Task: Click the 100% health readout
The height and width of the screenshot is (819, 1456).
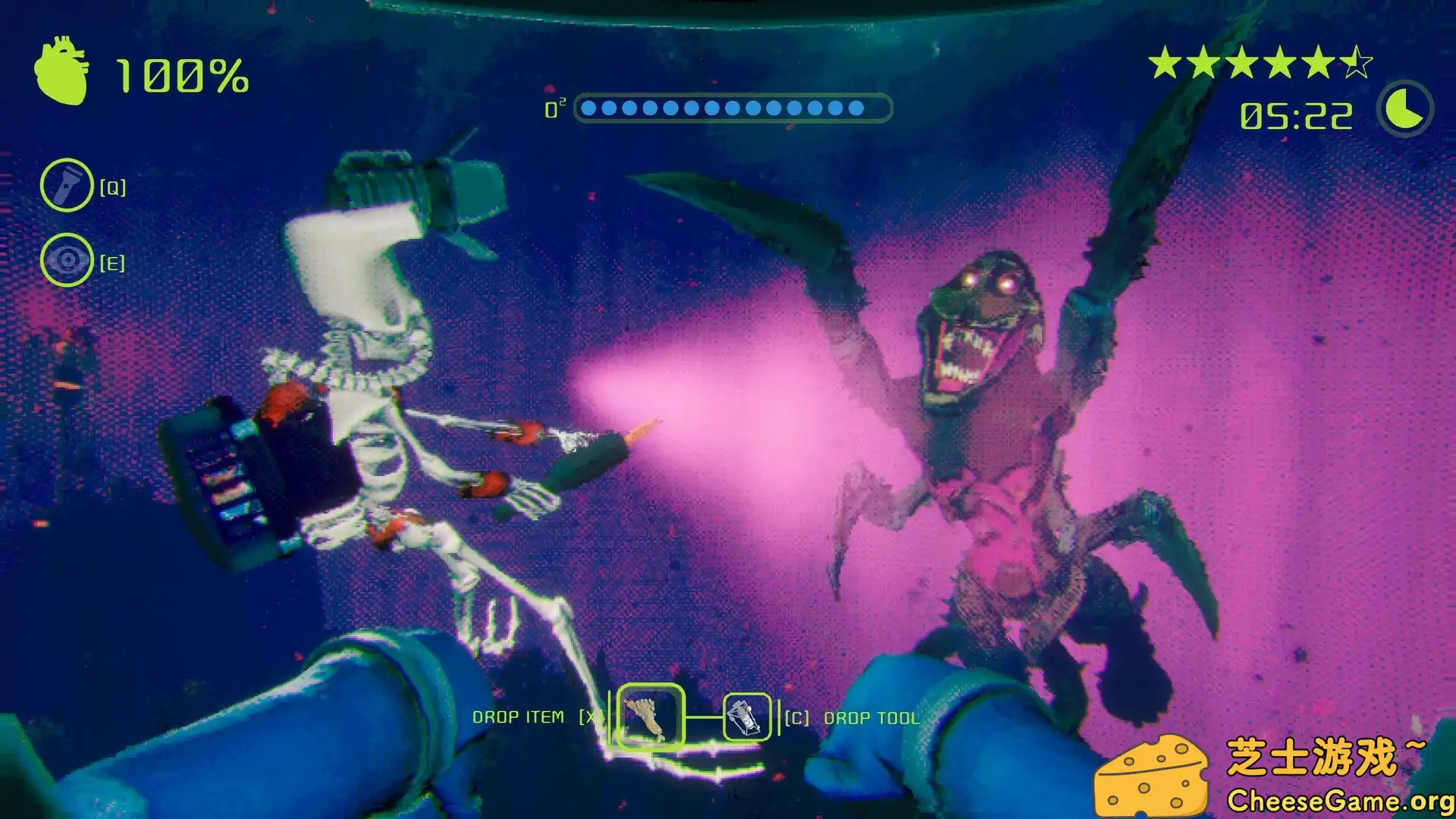Action: 180,75
